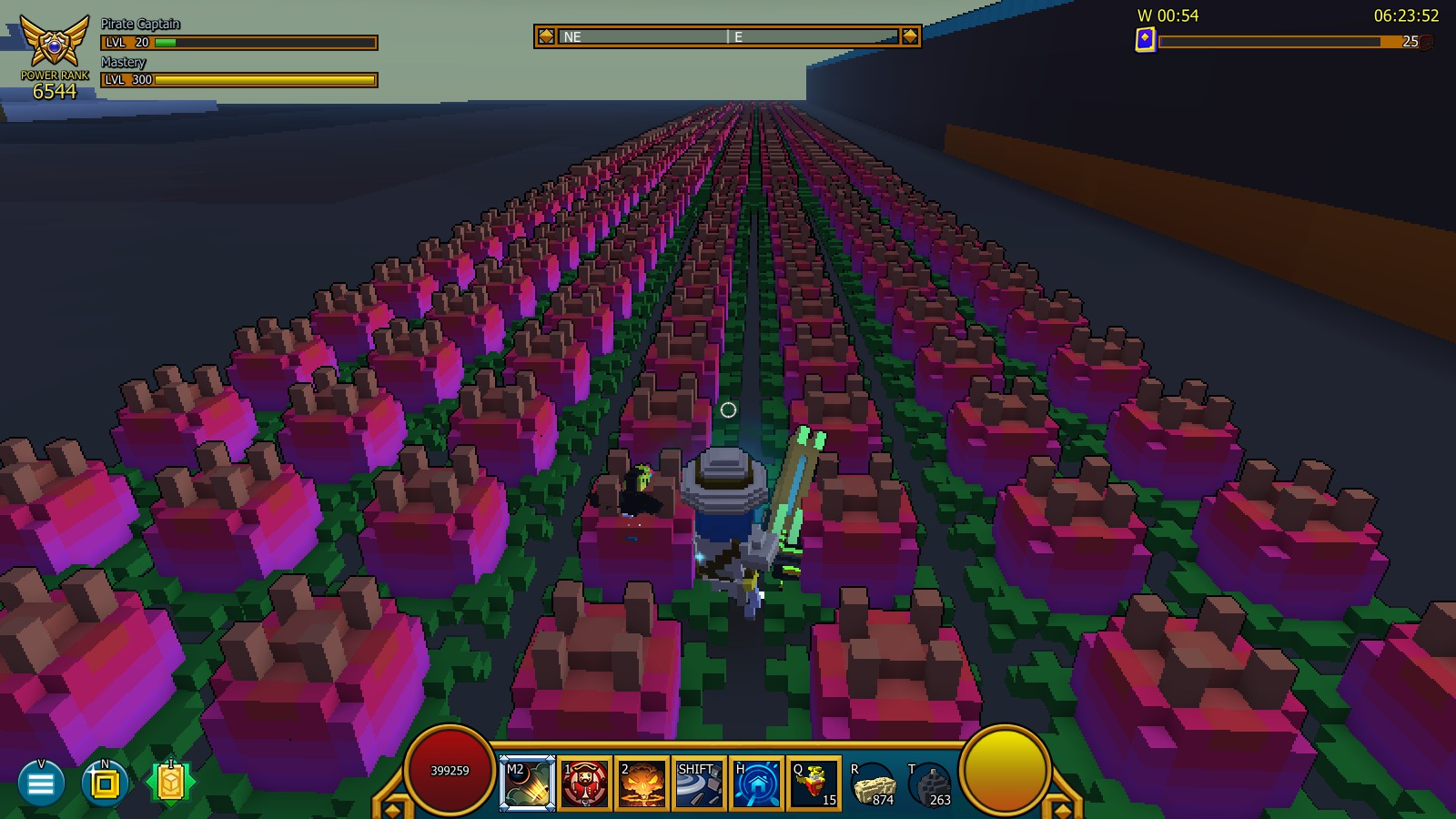Trigger the explosion ability in slot 2

642,783
